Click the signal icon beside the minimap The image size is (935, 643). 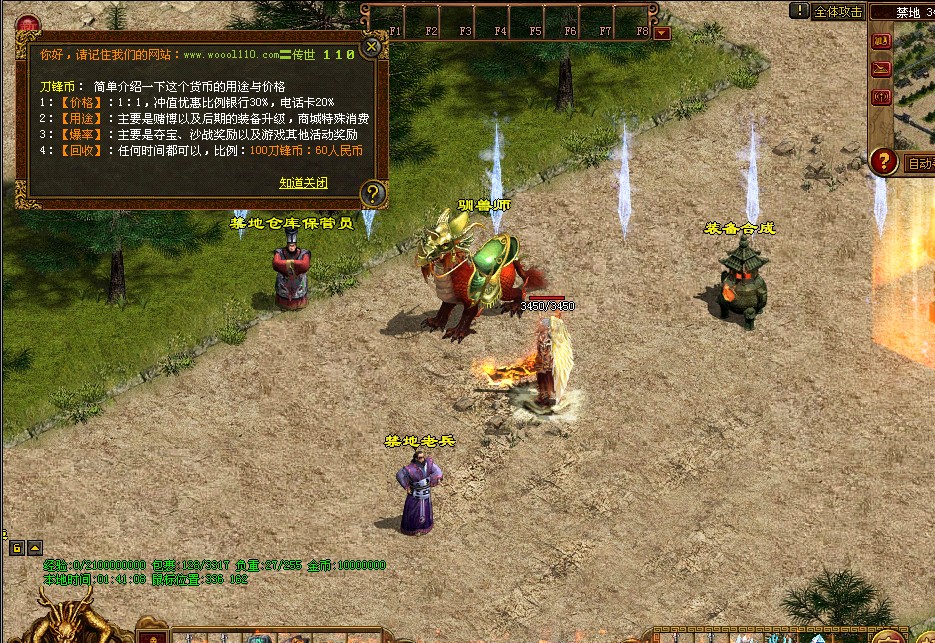pos(881,97)
